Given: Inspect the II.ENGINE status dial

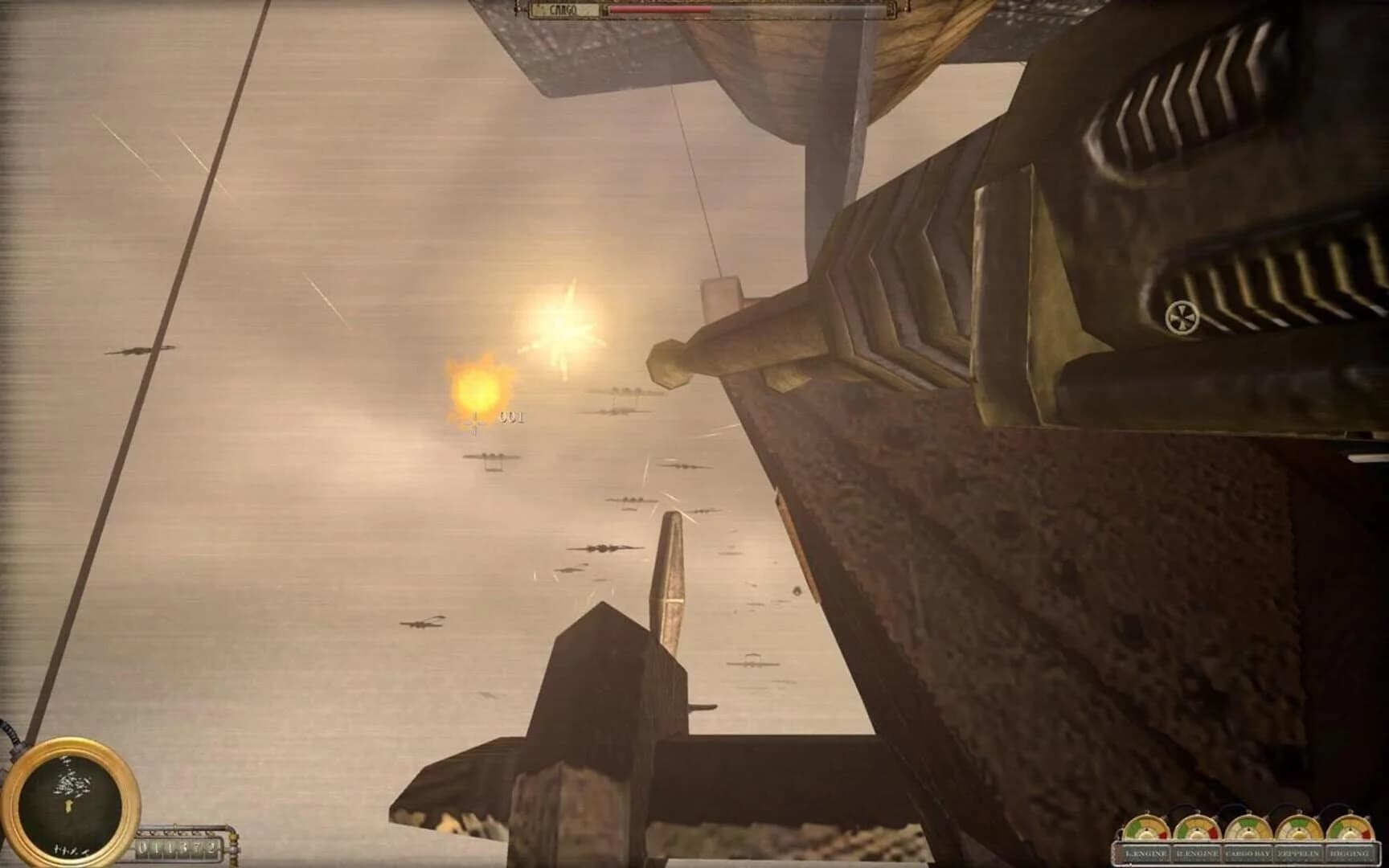Looking at the screenshot, I should coord(1197,828).
